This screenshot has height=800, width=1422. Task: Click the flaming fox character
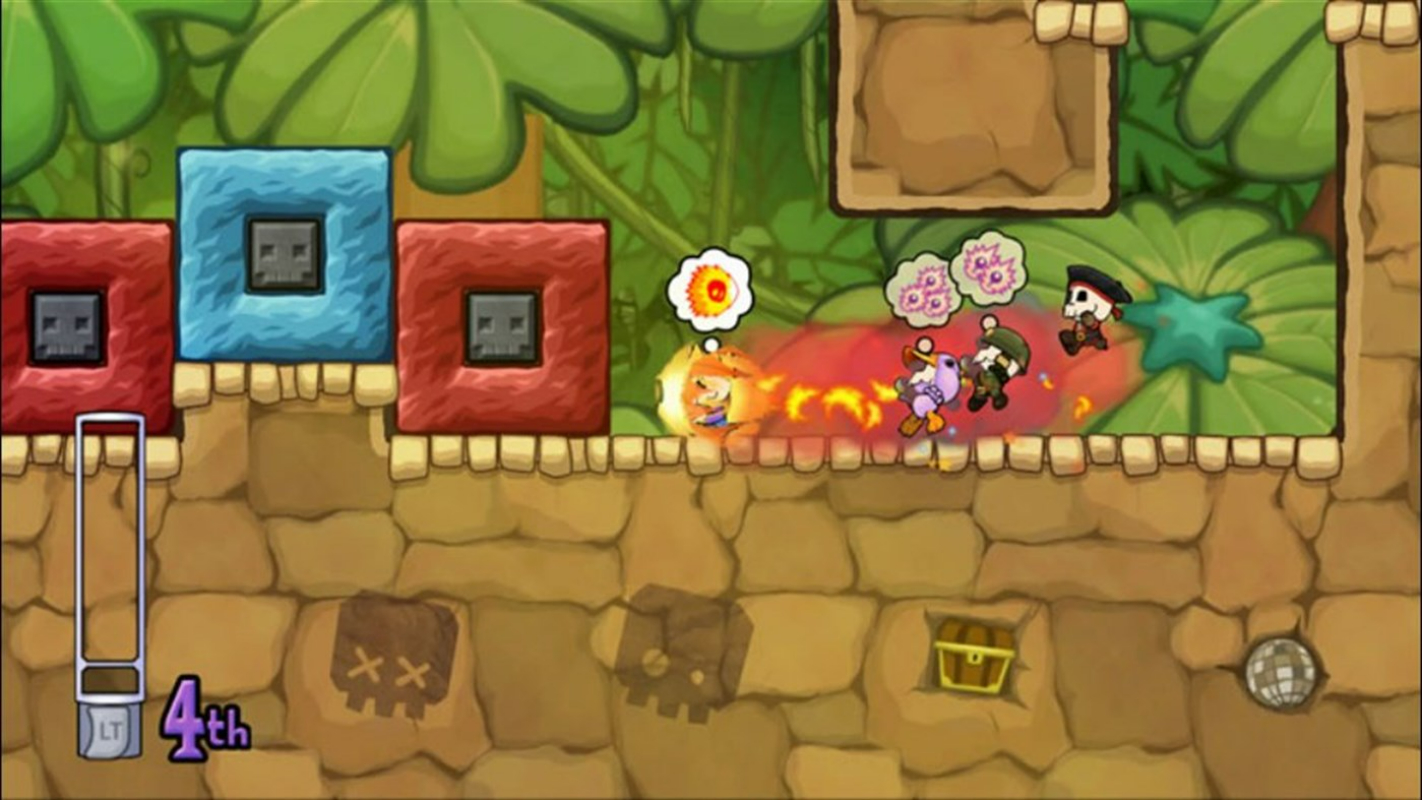click(710, 395)
